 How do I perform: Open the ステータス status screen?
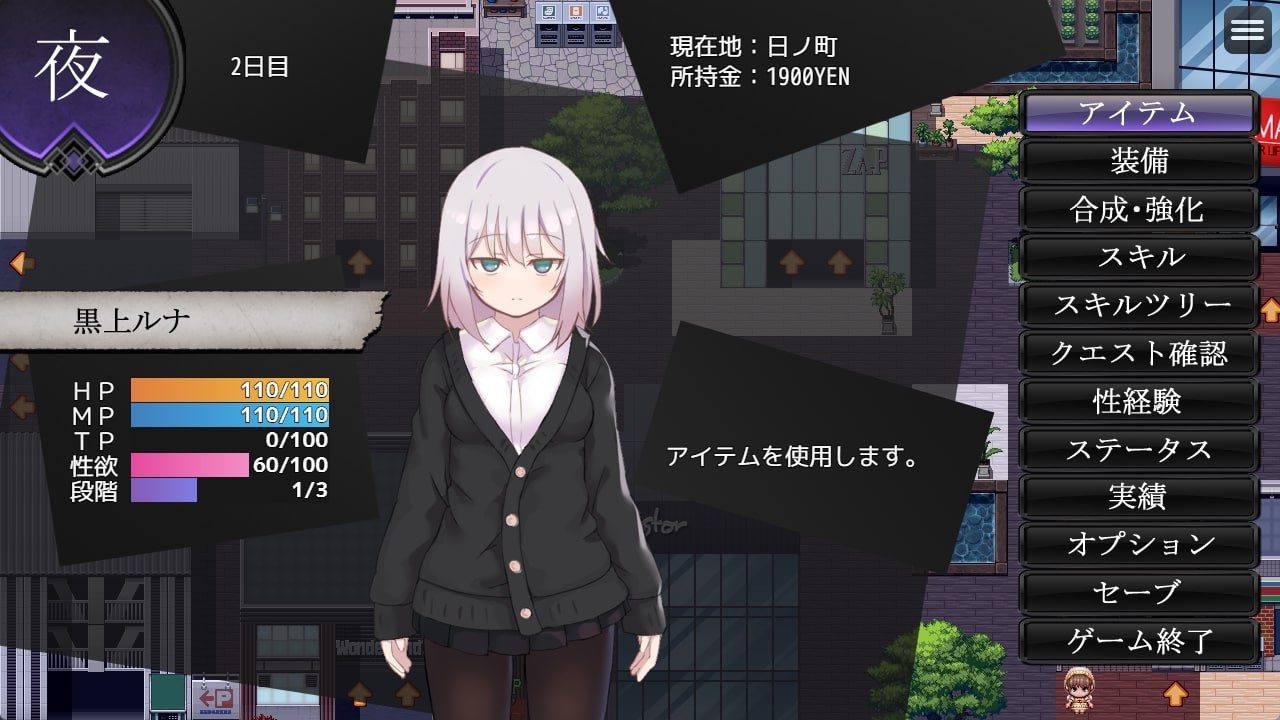1137,449
